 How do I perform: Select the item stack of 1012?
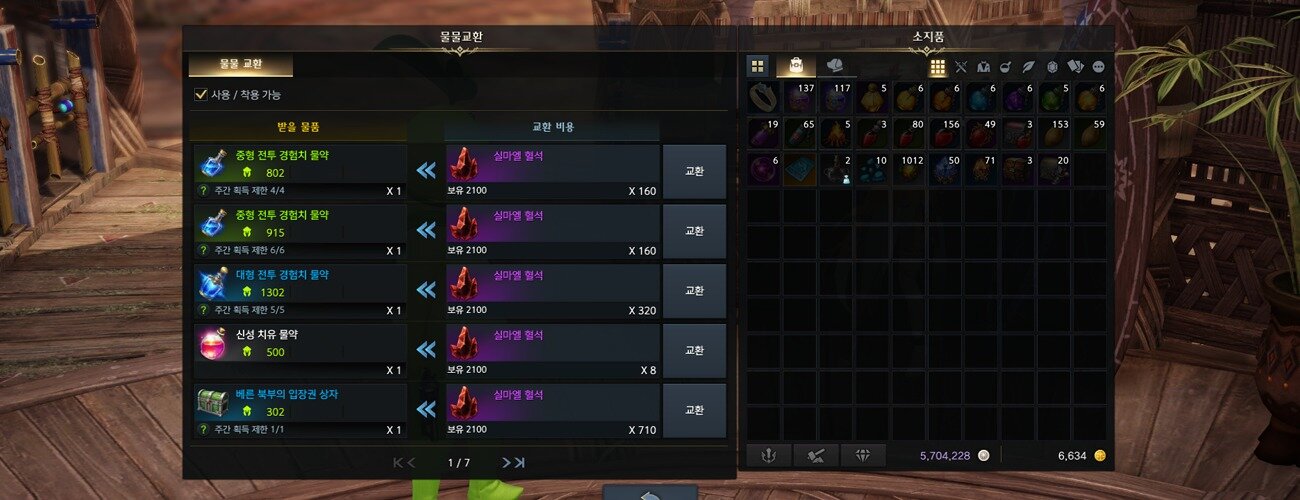908,170
